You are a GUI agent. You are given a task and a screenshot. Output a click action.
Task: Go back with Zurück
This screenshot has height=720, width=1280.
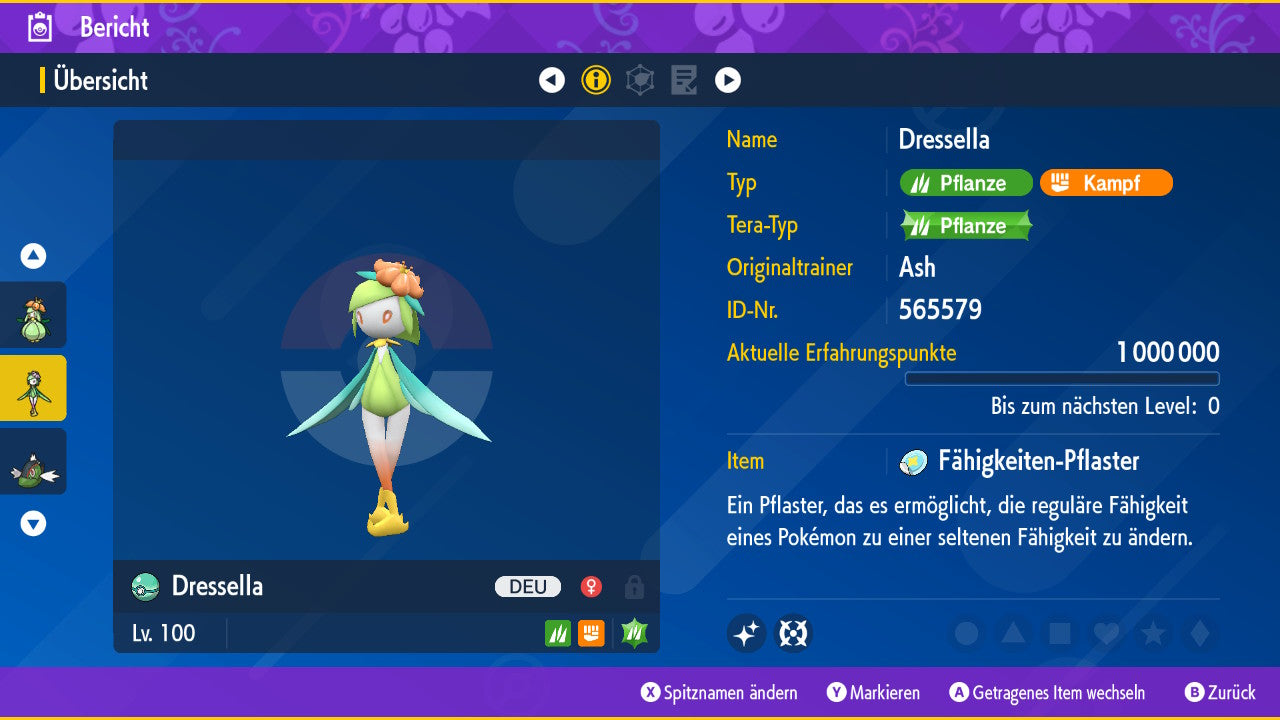click(x=1221, y=693)
